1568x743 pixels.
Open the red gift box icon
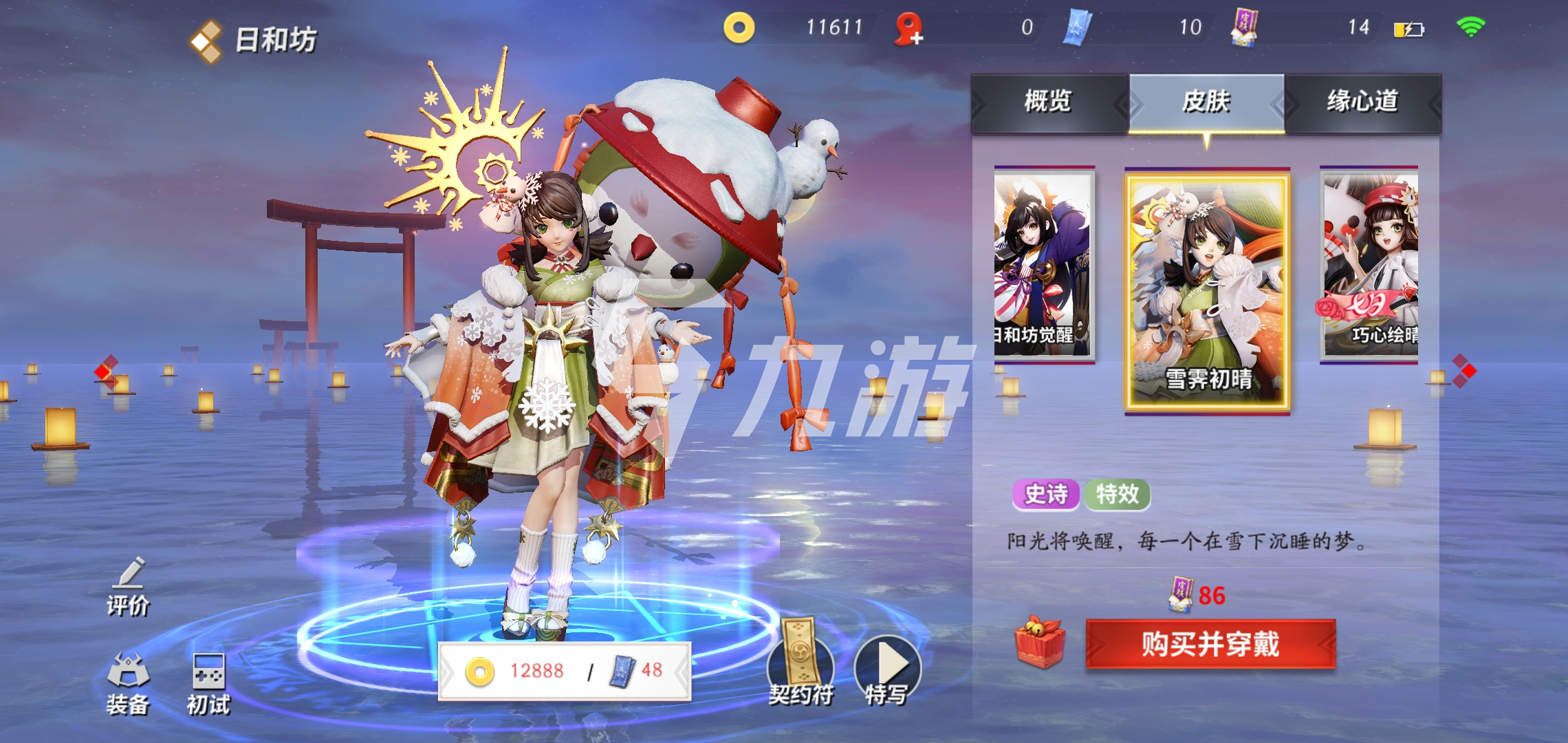1040,642
